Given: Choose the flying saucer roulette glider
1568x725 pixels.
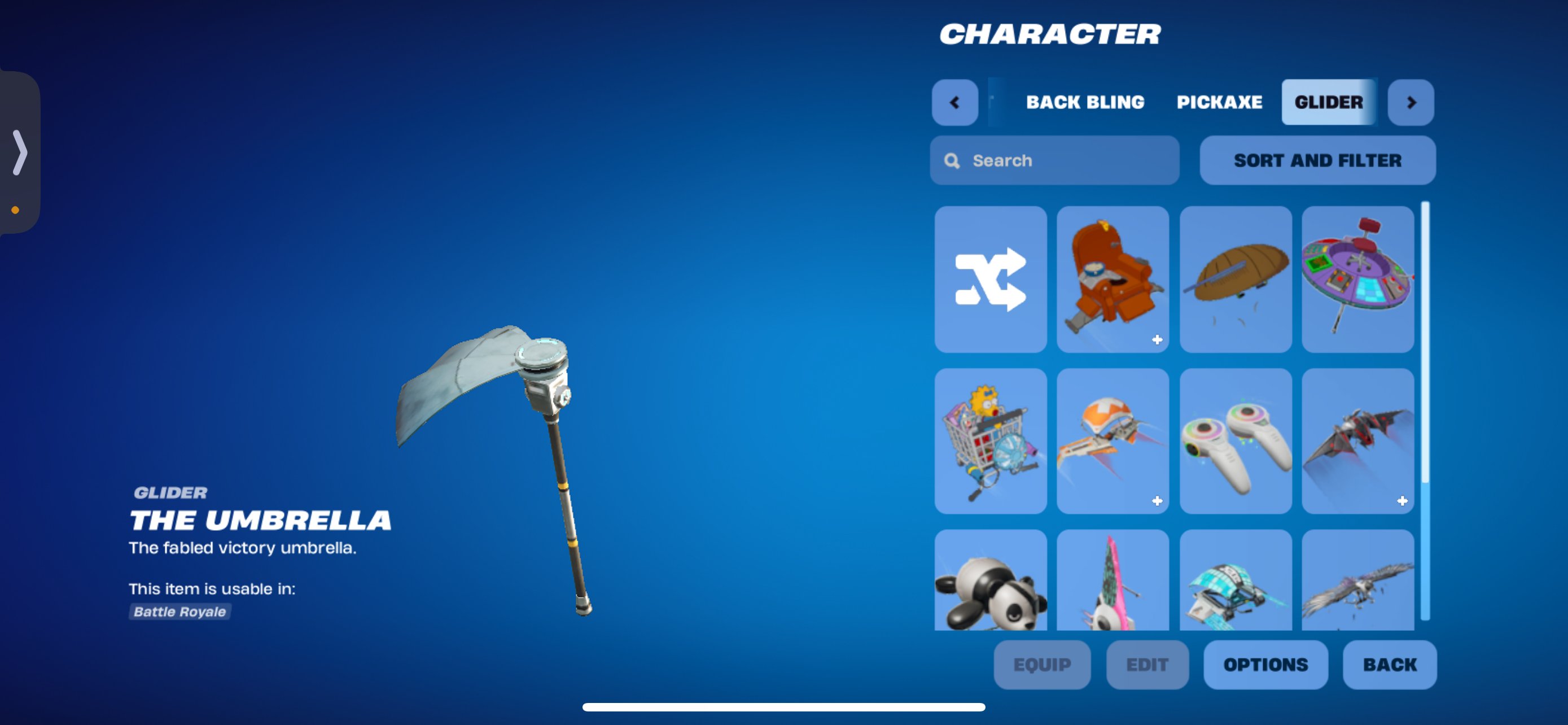Looking at the screenshot, I should pos(1357,281).
